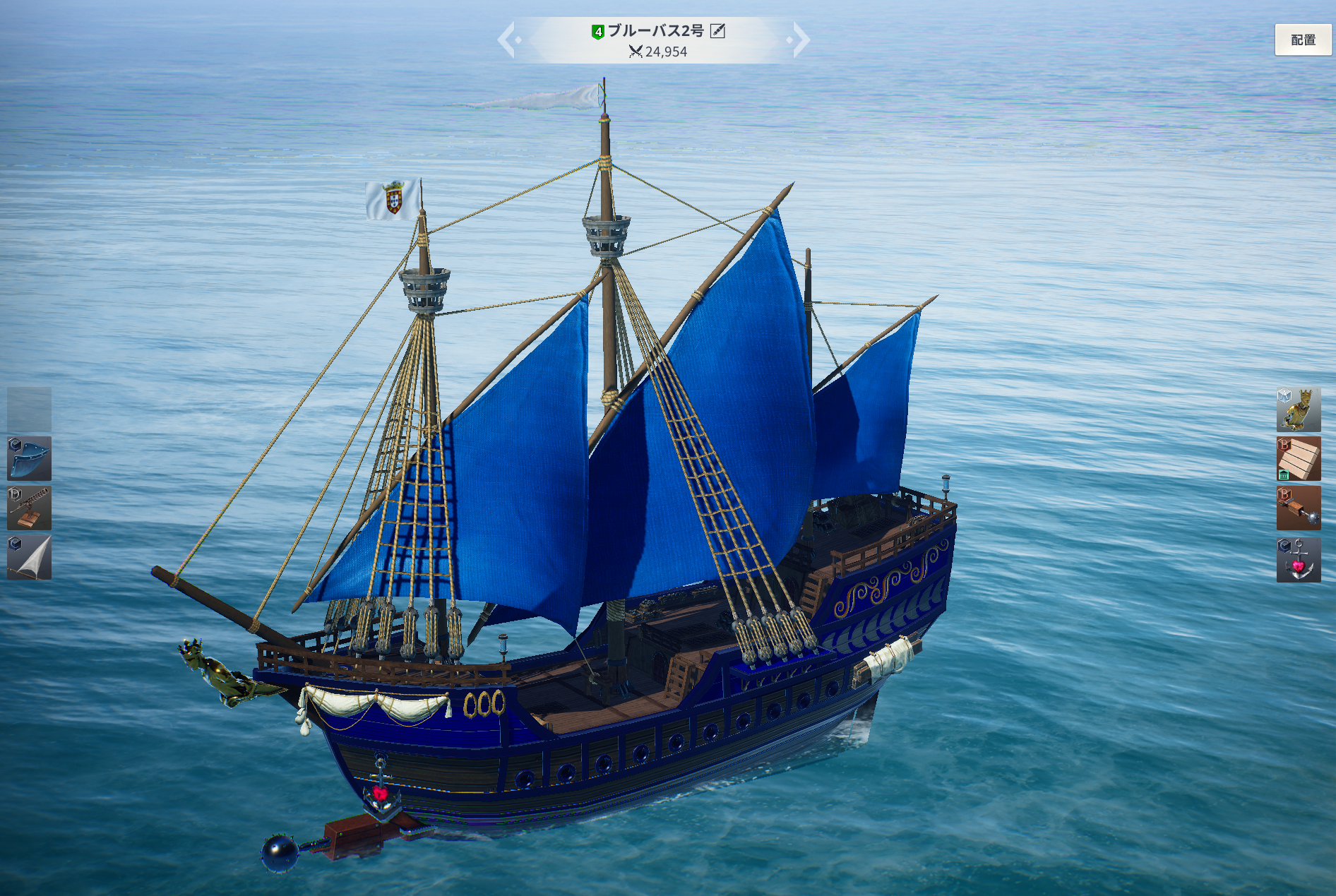Select the golden figurehead slot
Image resolution: width=1336 pixels, height=896 pixels.
[1298, 410]
